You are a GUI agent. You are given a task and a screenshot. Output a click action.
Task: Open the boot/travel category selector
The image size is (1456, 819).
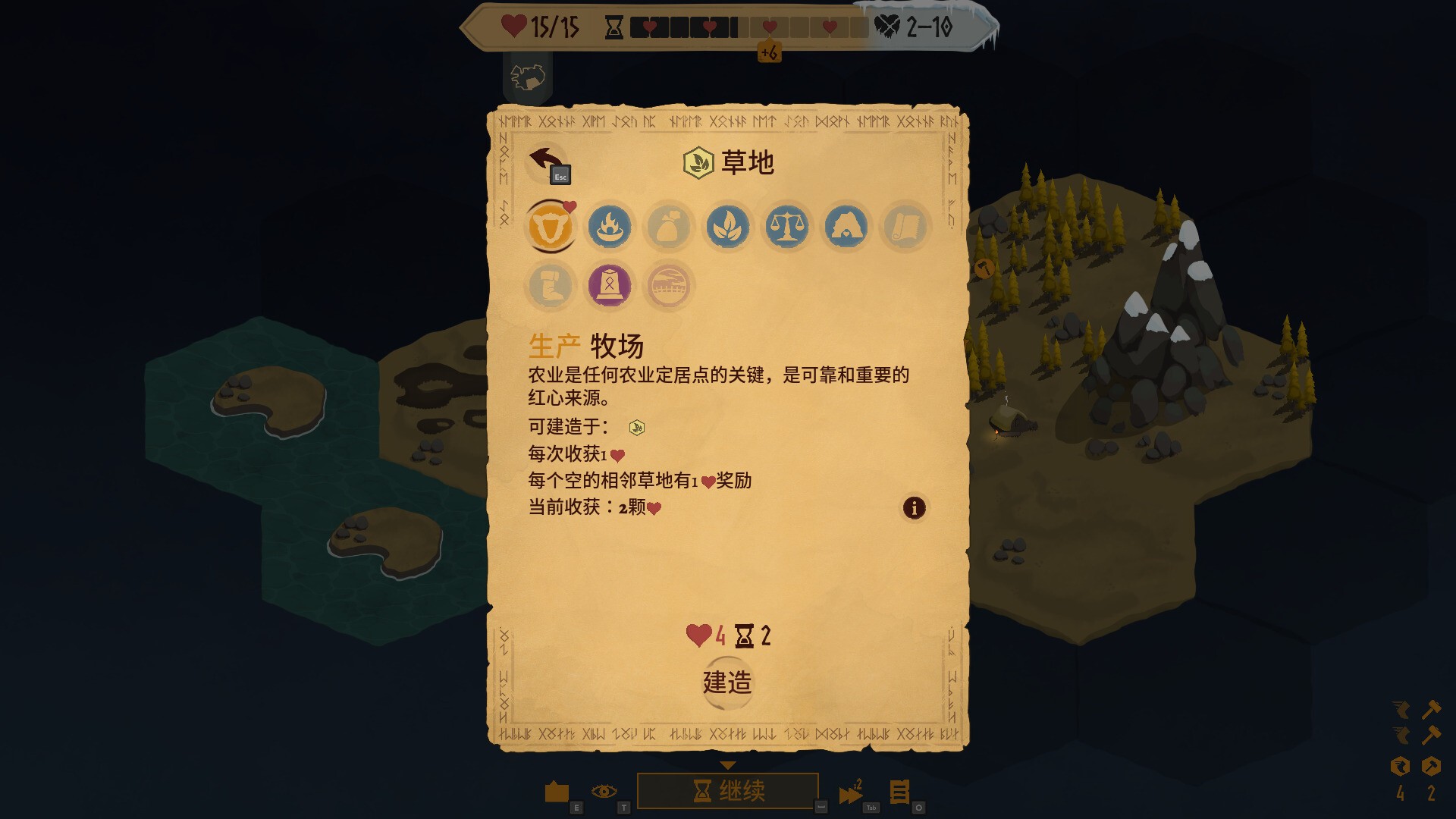(550, 286)
